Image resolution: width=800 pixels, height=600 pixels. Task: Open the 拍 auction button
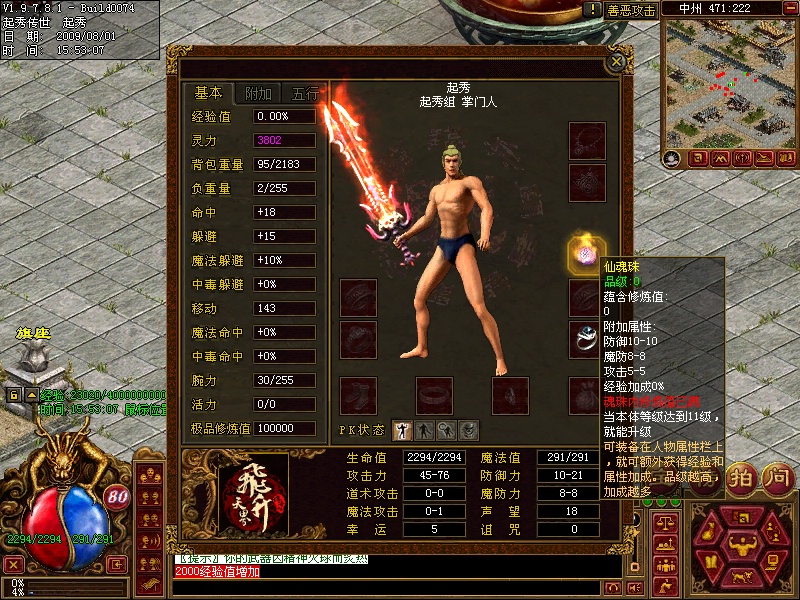[741, 477]
